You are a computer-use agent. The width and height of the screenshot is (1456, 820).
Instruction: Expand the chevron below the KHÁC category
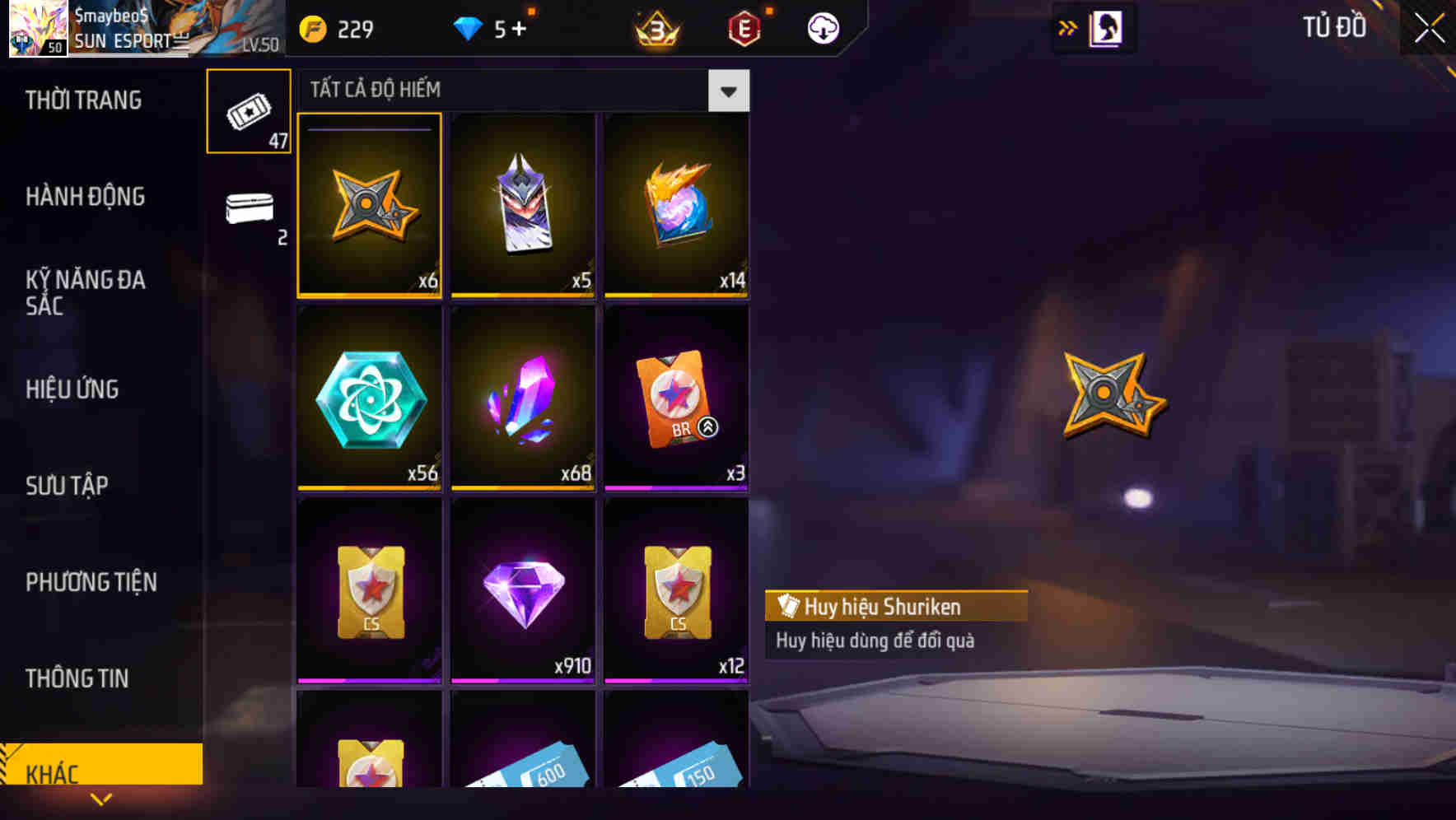[100, 798]
